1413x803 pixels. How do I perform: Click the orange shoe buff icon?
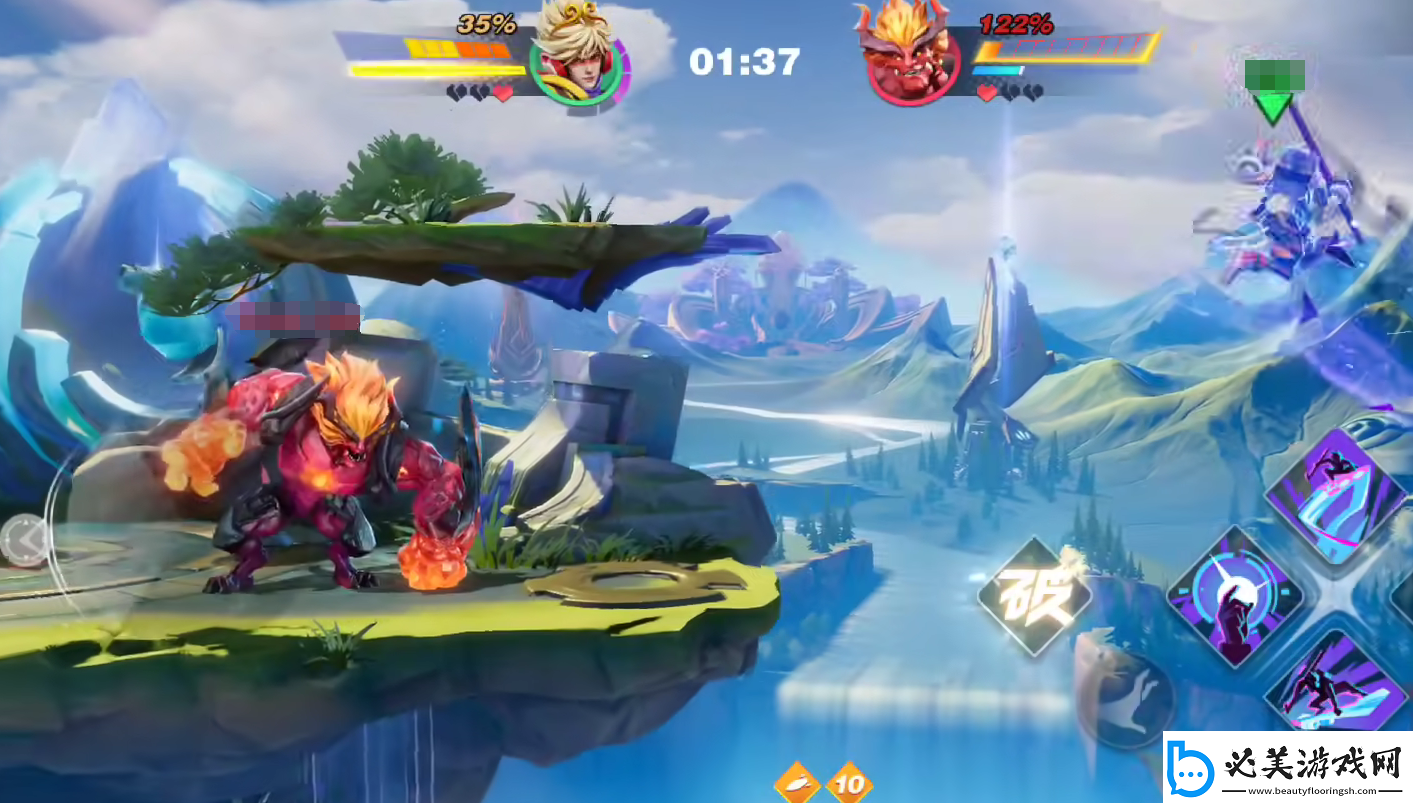click(797, 783)
